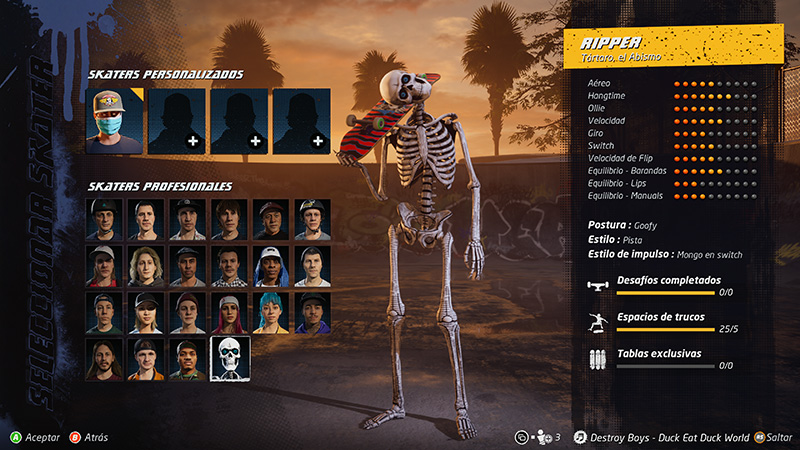Select the skater with white cap and blue hood

[272, 265]
